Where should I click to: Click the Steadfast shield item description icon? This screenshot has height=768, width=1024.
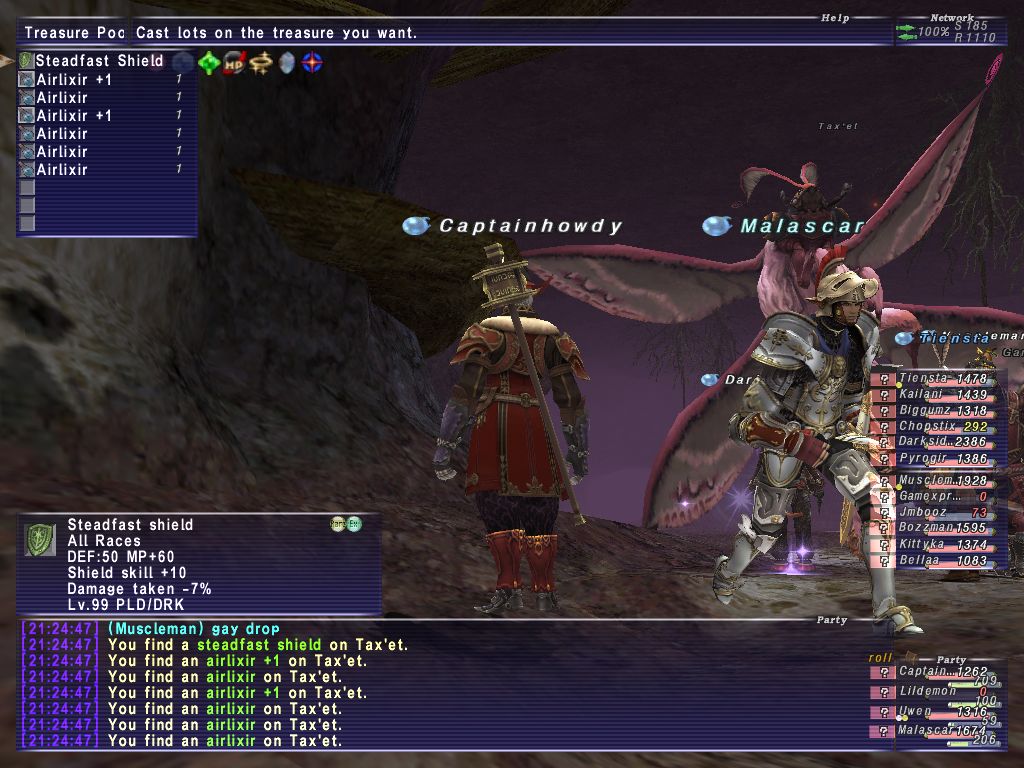[x=41, y=540]
